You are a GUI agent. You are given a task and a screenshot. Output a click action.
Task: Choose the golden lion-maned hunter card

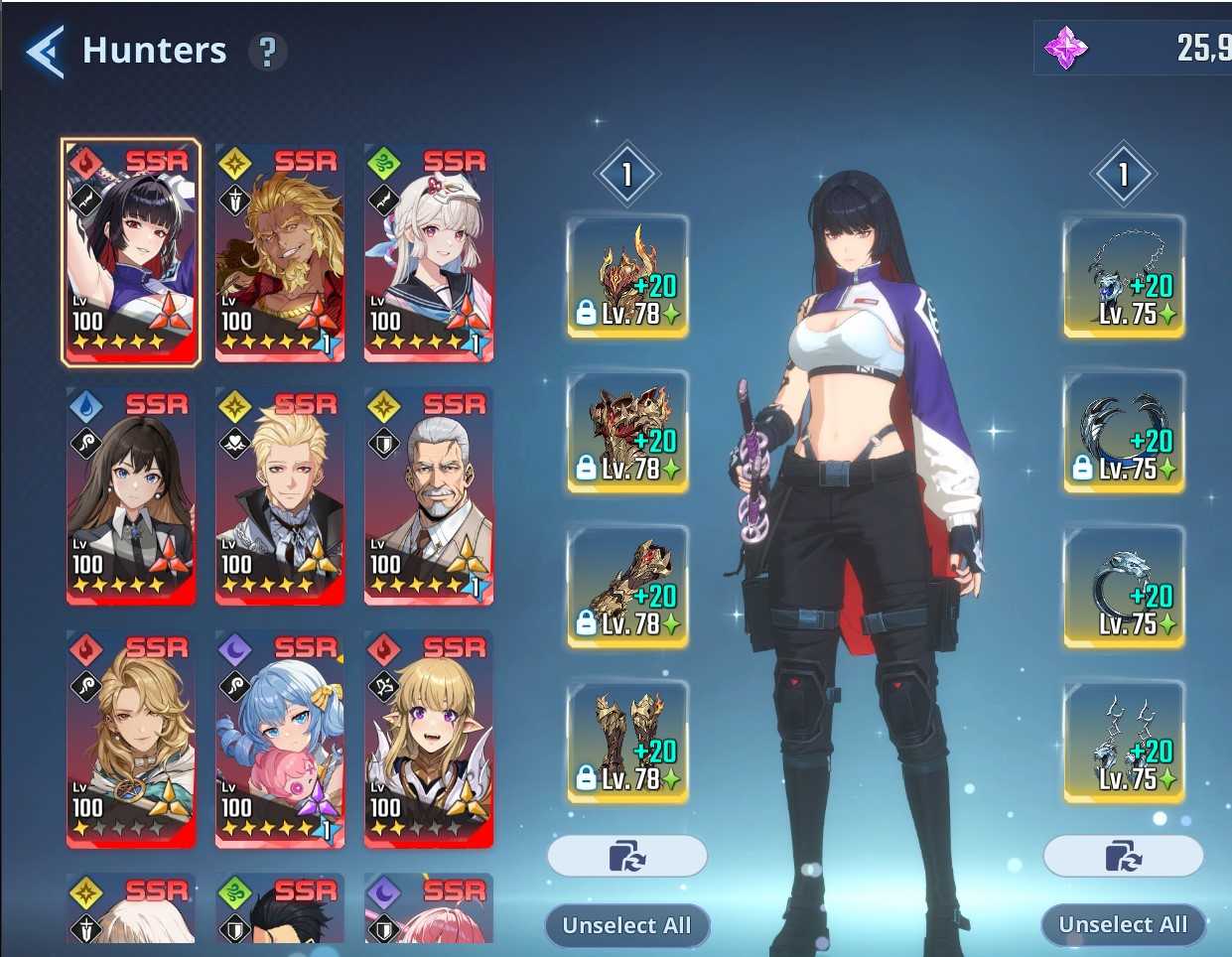[280, 252]
